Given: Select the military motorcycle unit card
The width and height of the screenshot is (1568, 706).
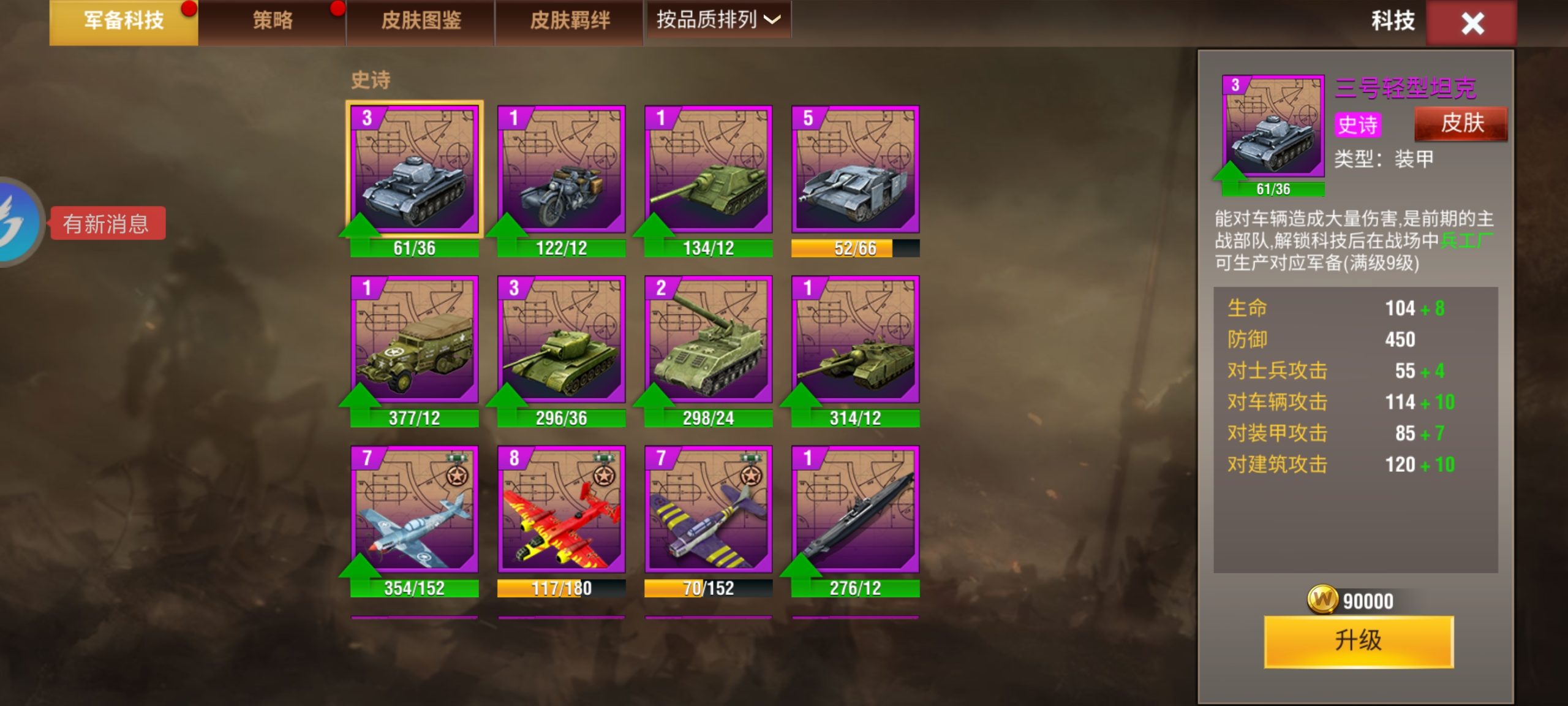Looking at the screenshot, I should click(x=562, y=172).
